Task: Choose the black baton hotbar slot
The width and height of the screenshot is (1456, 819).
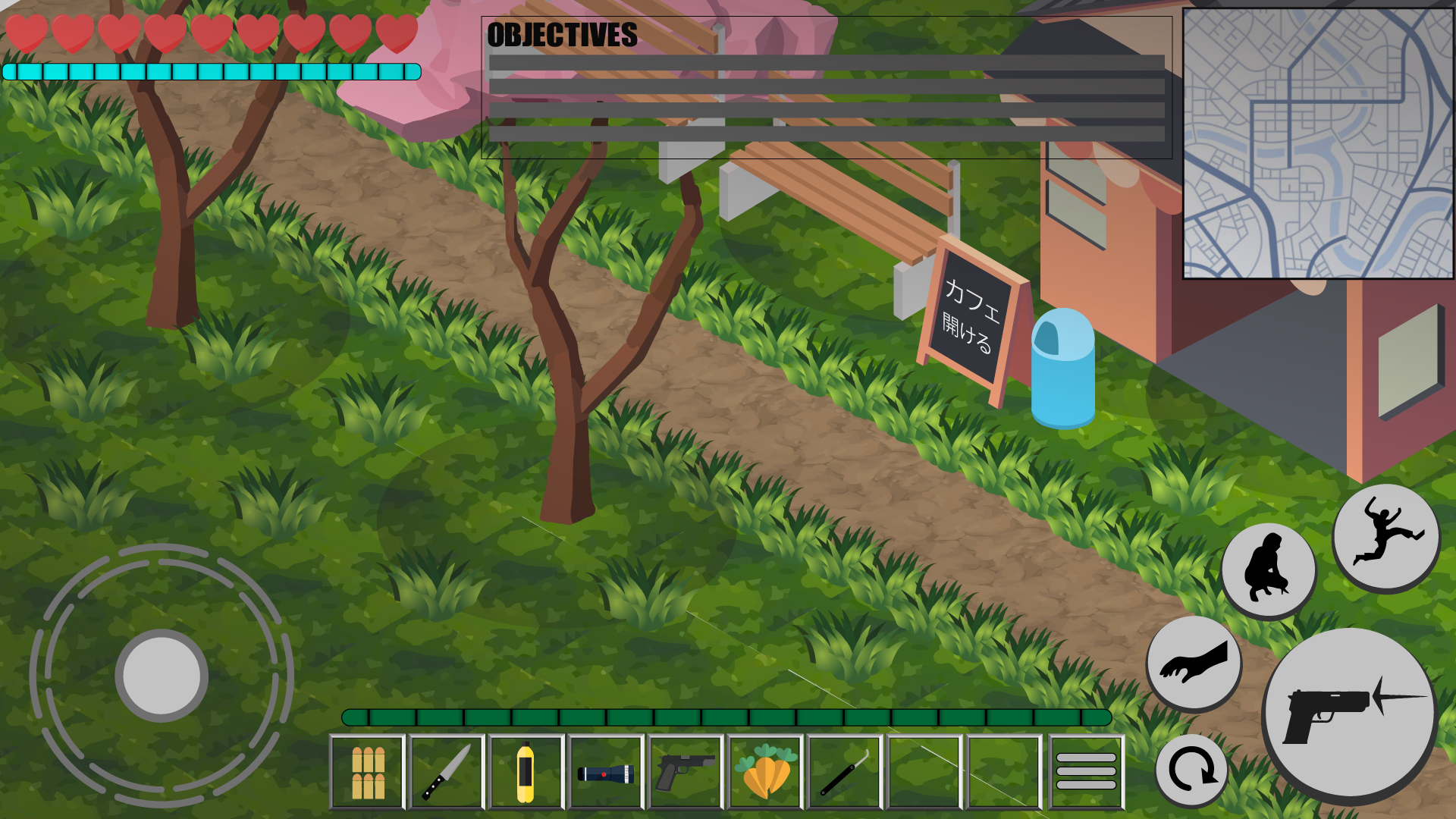Action: 844,772
